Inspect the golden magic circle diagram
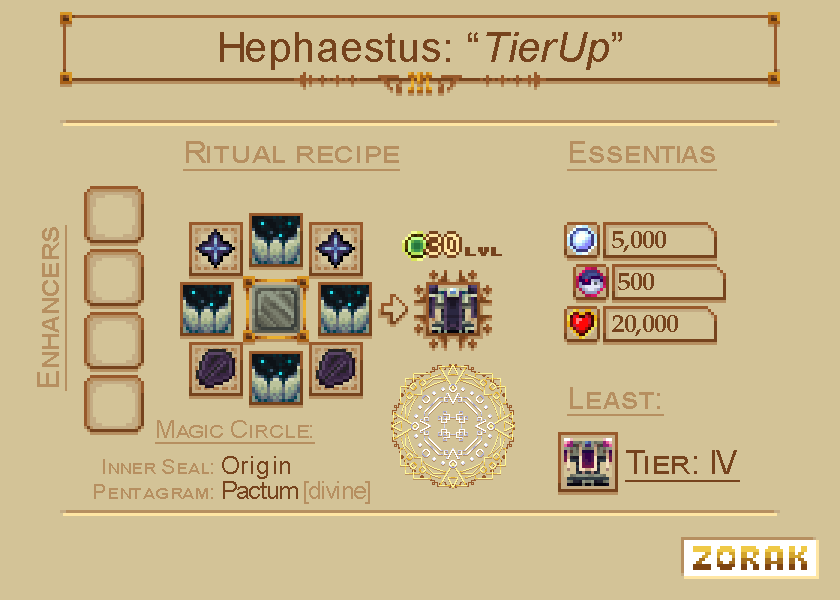840x600 pixels. 453,424
